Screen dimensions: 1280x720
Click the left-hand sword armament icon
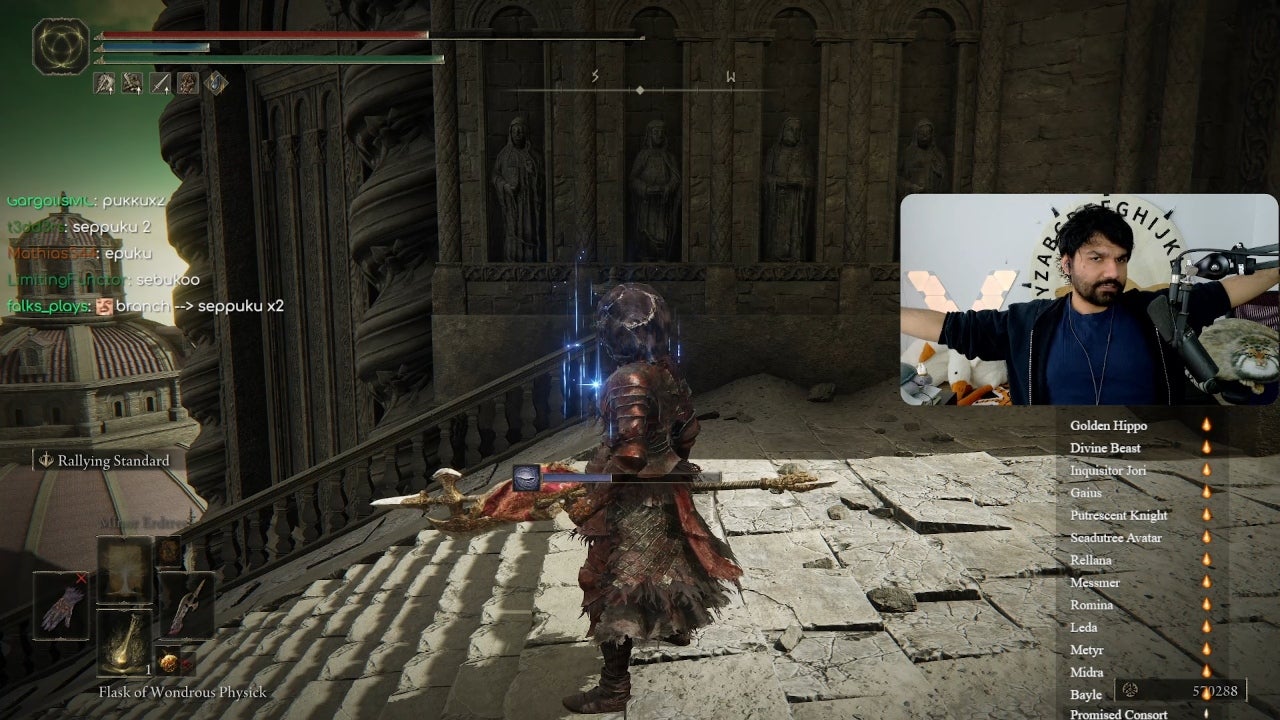click(x=160, y=84)
